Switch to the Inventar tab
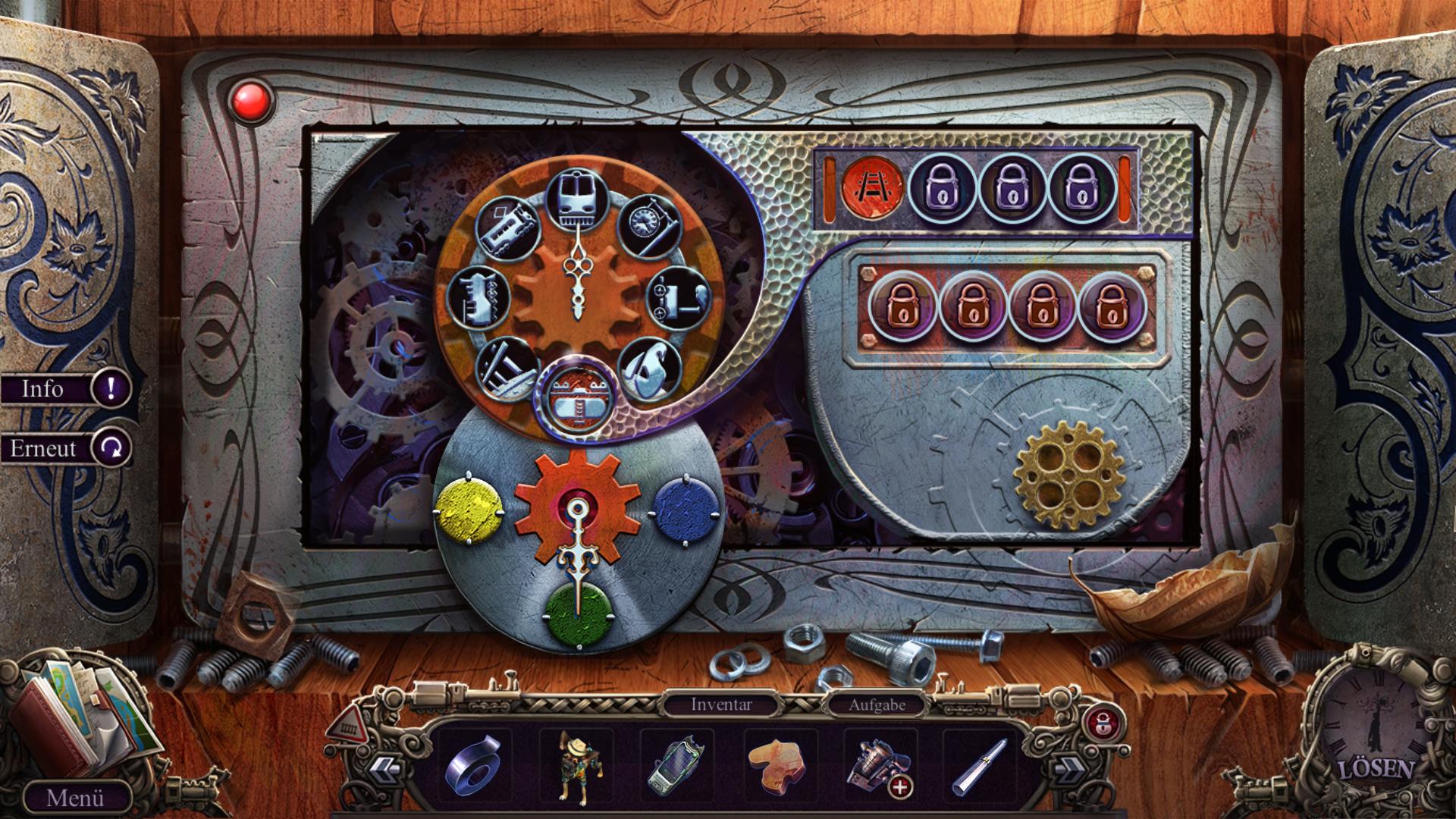1456x819 pixels. [721, 704]
